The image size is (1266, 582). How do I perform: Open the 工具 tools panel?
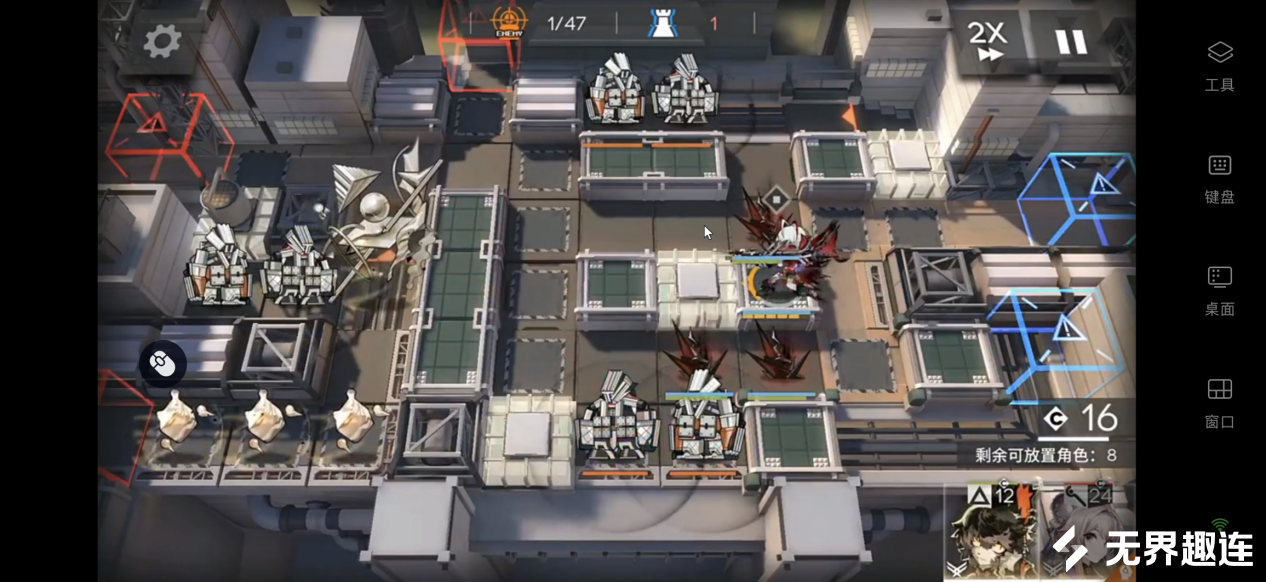[x=1219, y=65]
